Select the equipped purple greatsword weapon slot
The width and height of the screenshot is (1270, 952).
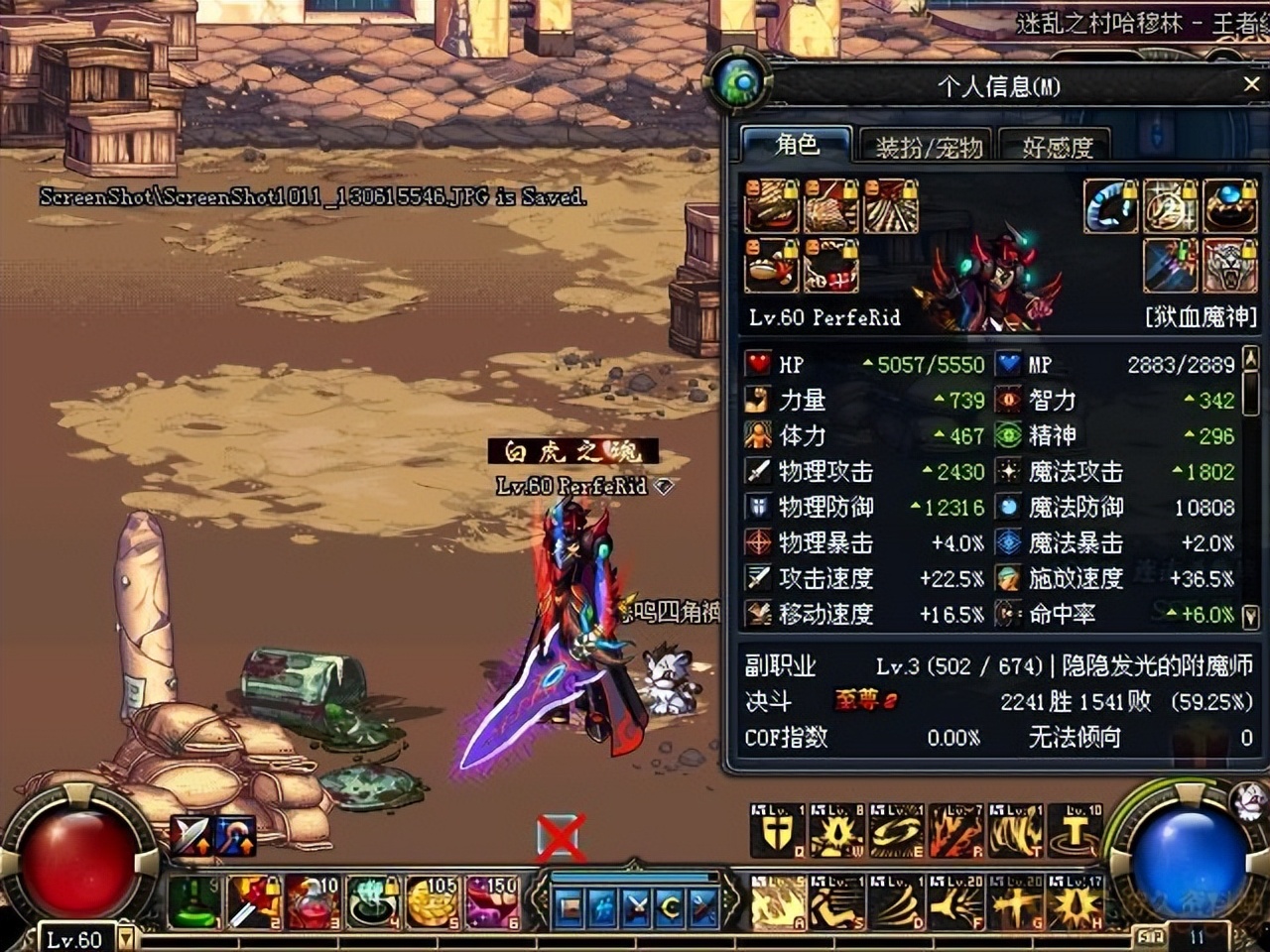click(1170, 265)
